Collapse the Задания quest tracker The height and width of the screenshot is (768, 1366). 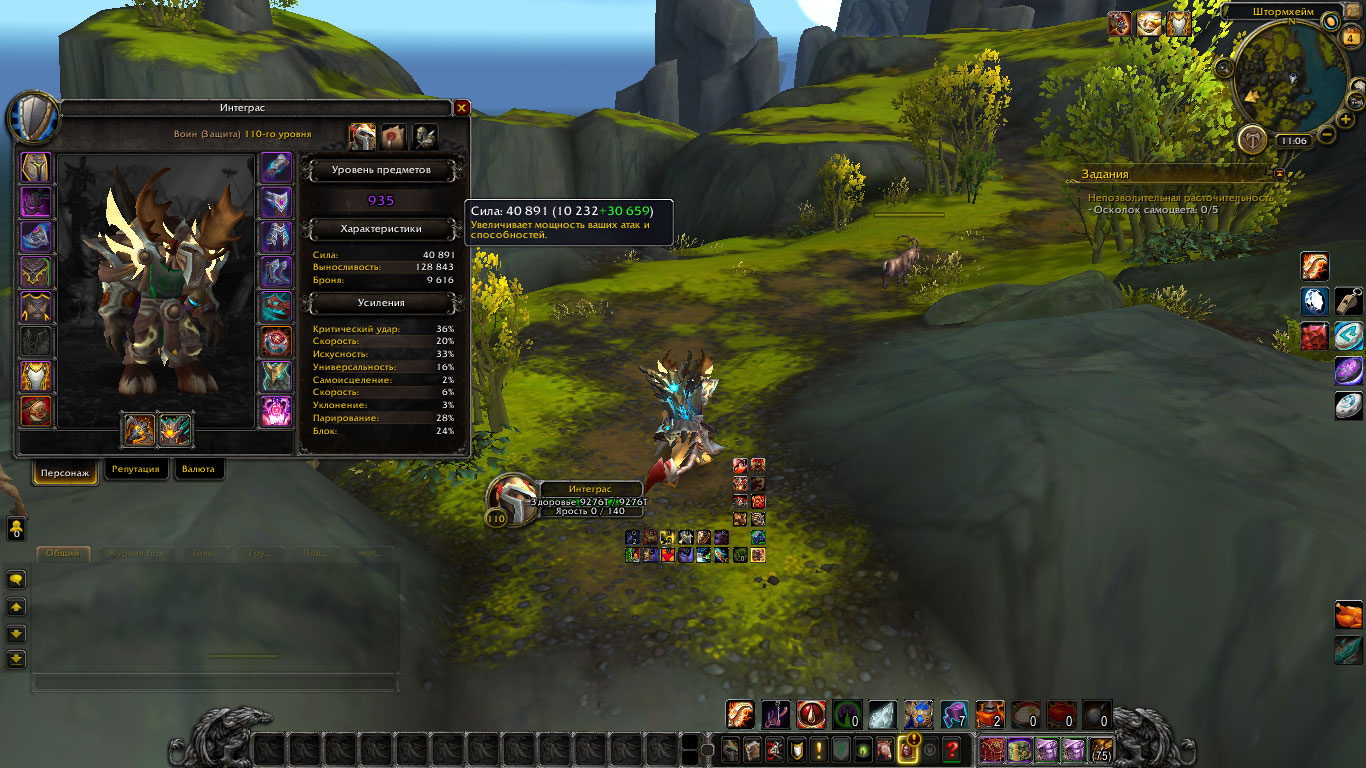[x=1279, y=173]
